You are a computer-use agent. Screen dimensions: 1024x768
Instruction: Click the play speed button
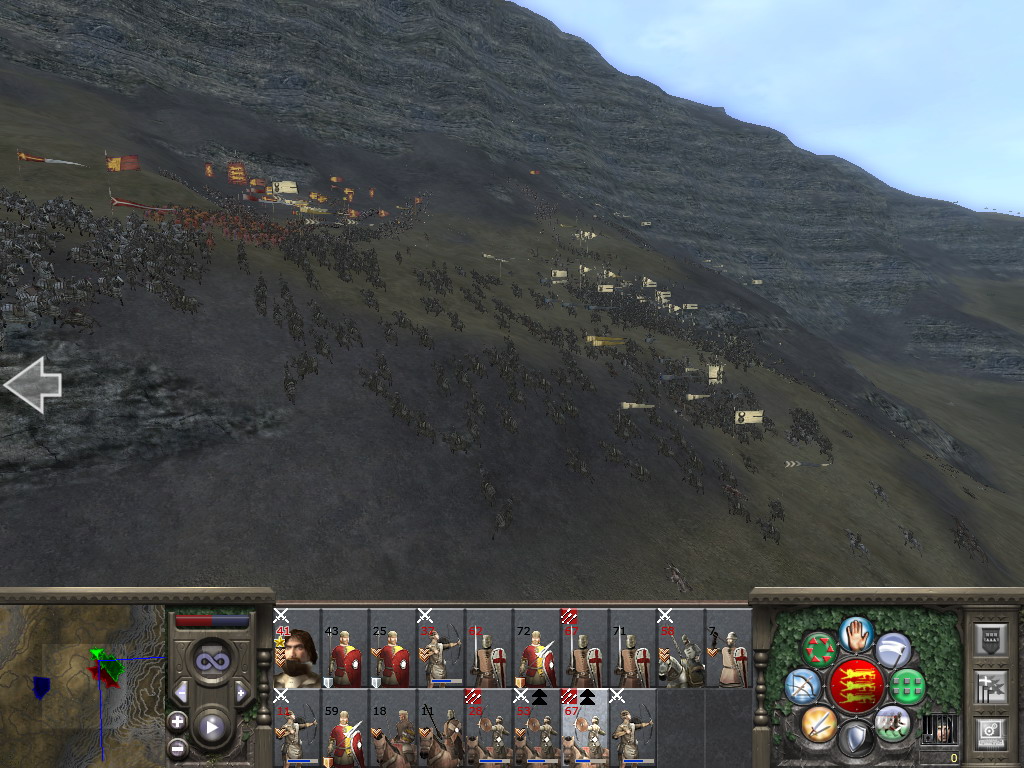tap(211, 727)
